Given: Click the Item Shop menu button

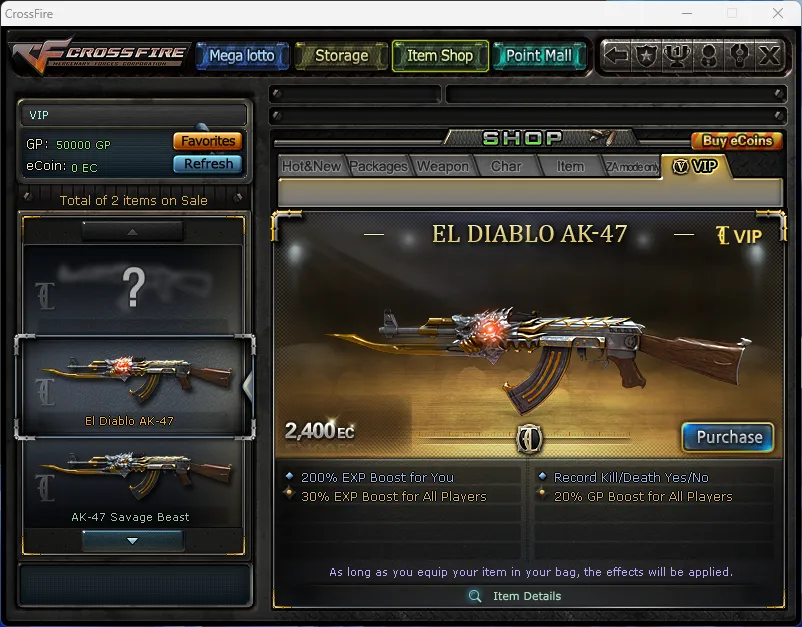Looking at the screenshot, I should click(440, 56).
